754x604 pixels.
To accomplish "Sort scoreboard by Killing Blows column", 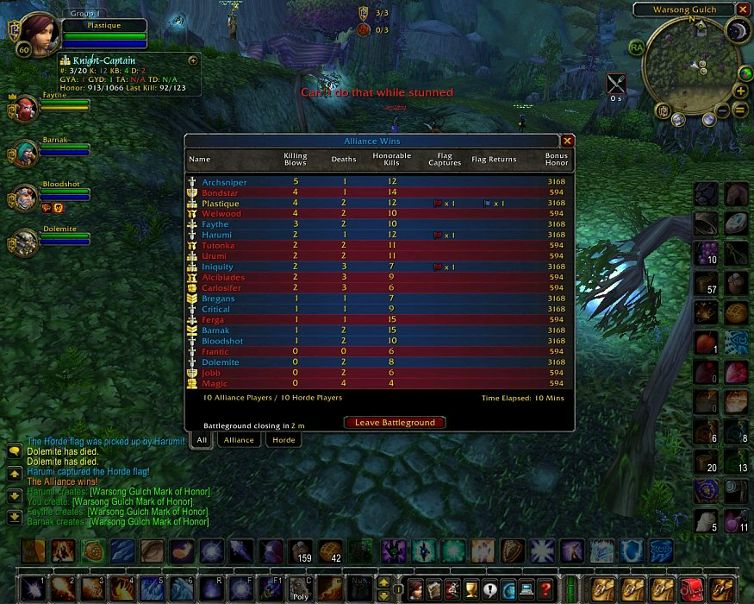I will 295,159.
